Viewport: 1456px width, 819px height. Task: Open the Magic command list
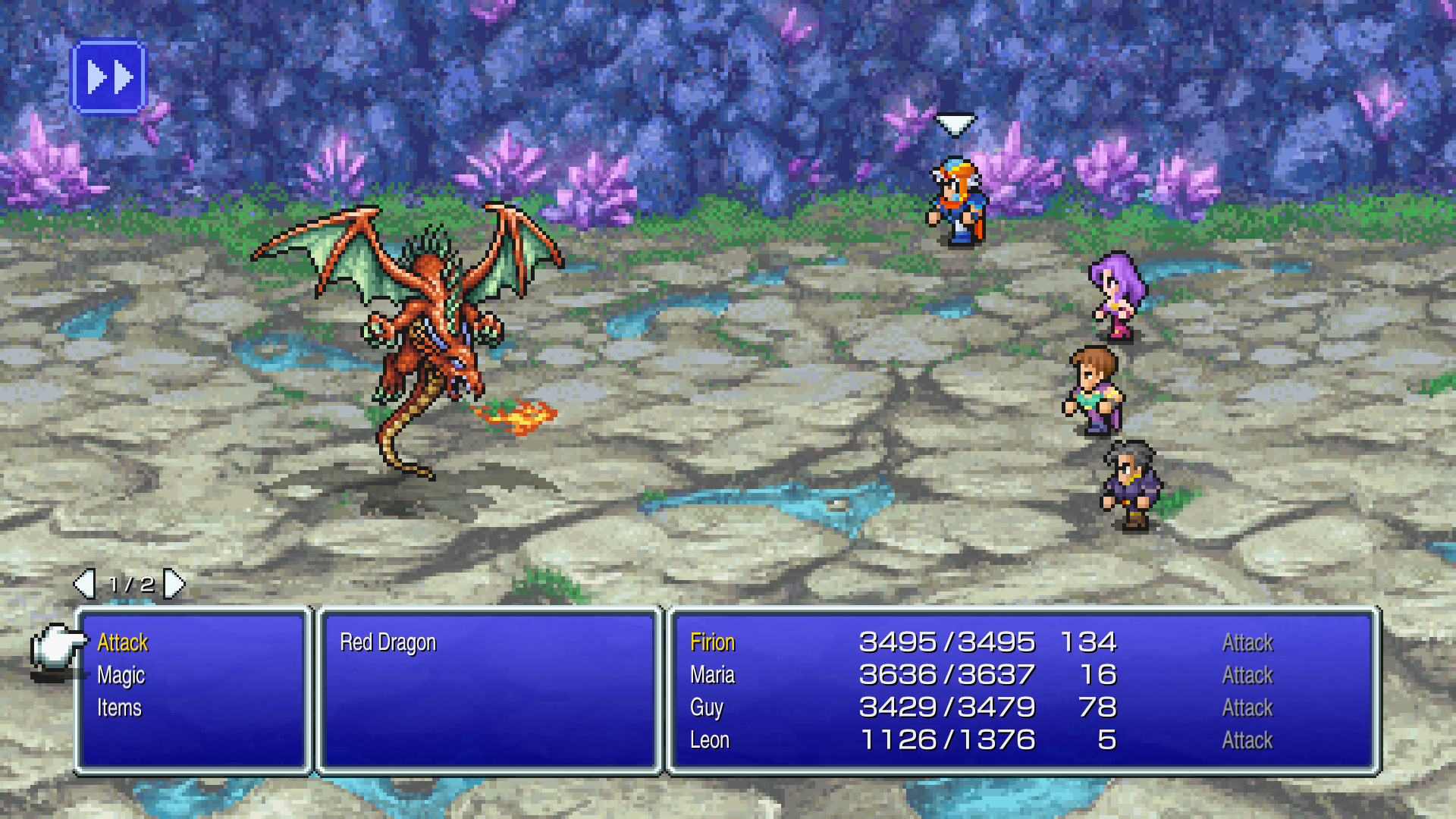(121, 676)
